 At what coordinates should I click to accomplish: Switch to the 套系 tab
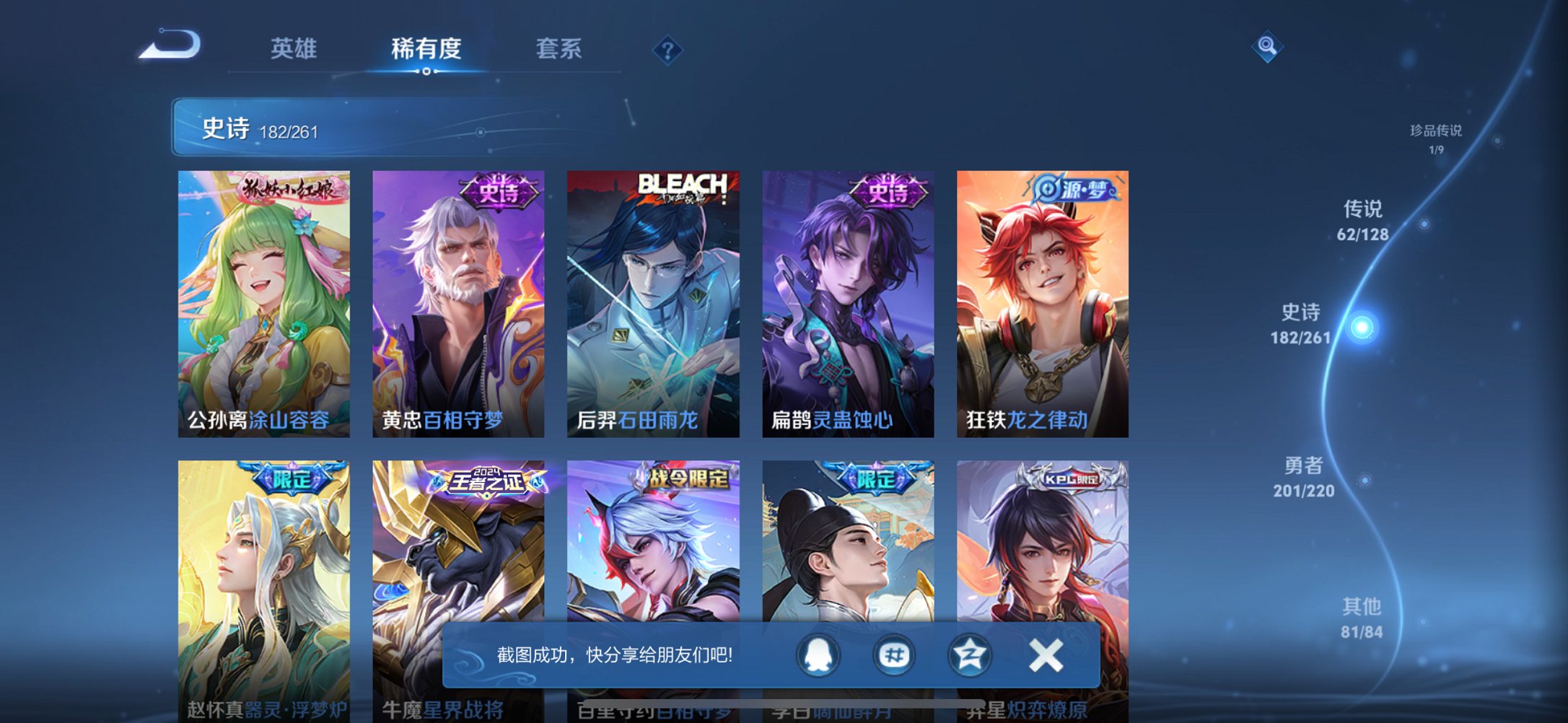[559, 49]
